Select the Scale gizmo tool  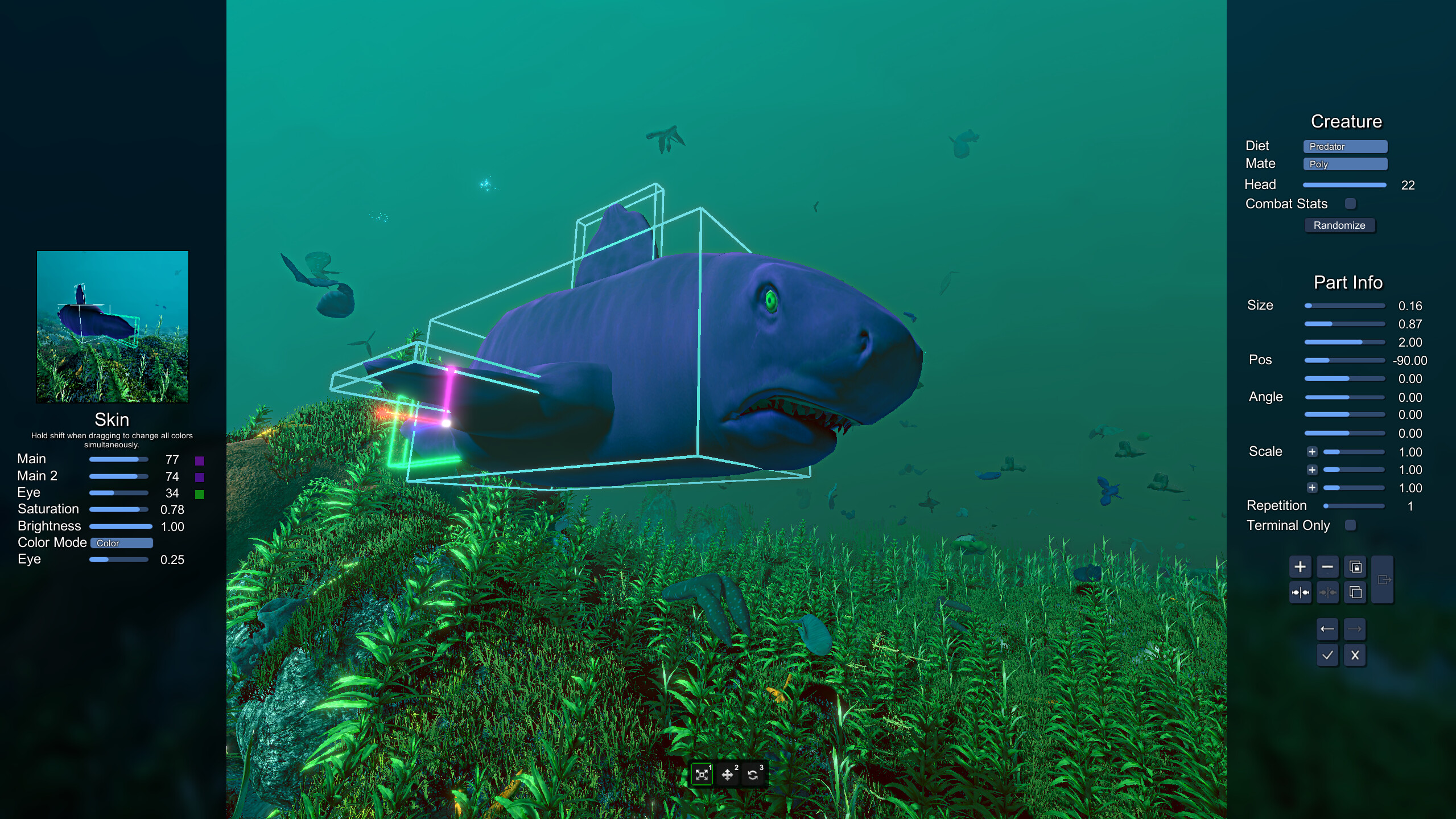pyautogui.click(x=702, y=775)
